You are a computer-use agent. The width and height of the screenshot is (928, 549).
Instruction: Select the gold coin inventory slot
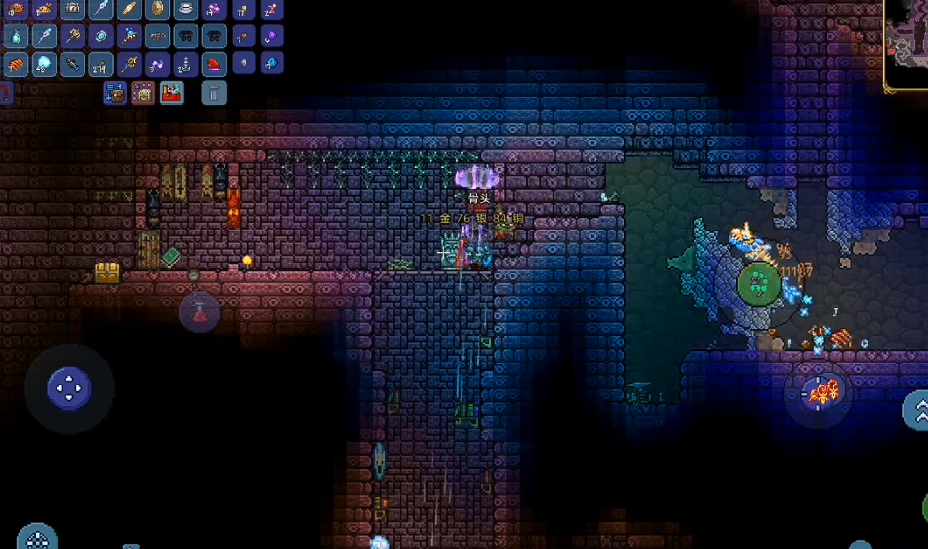coord(158,11)
